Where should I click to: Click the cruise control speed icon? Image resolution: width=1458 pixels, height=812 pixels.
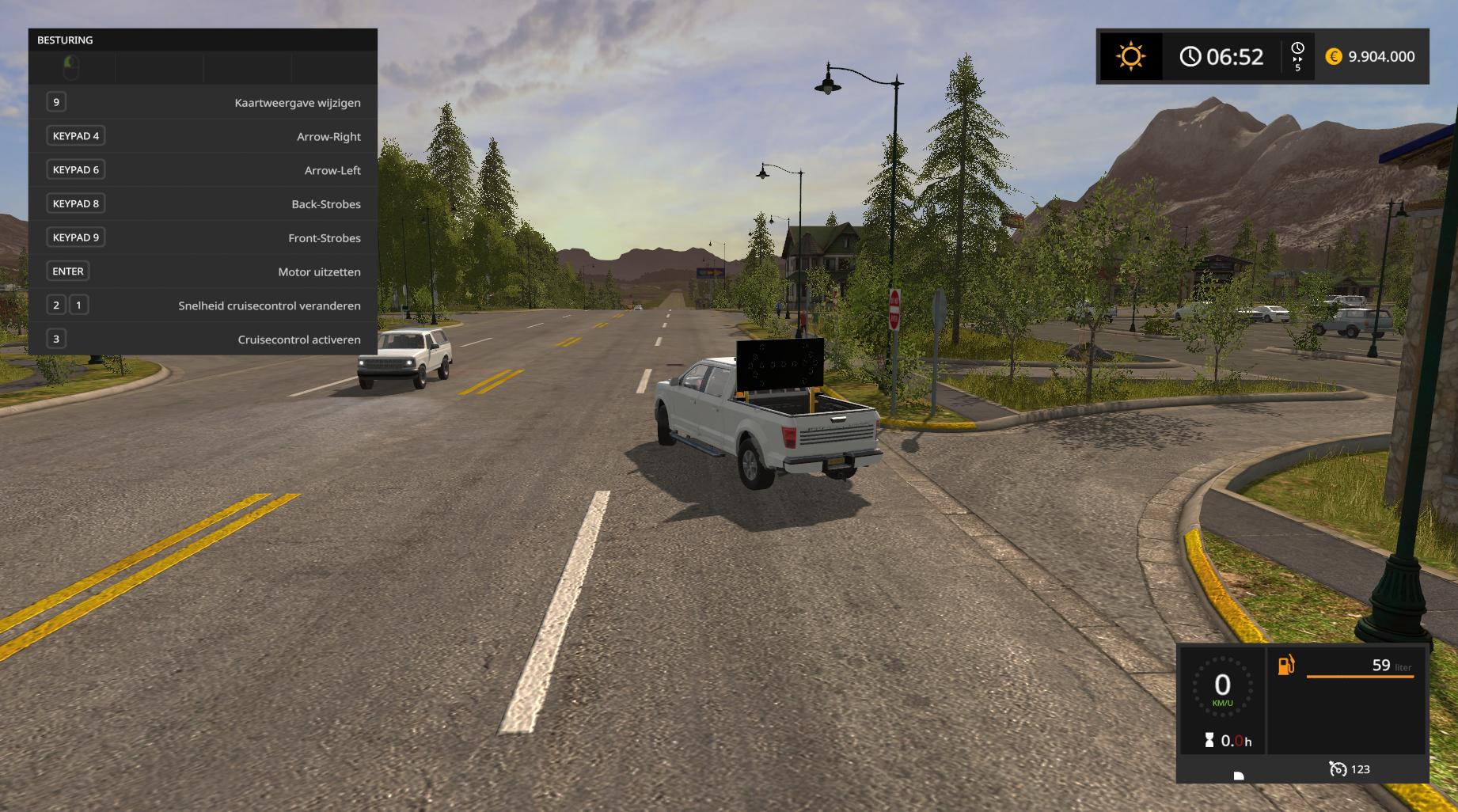pyautogui.click(x=1338, y=768)
